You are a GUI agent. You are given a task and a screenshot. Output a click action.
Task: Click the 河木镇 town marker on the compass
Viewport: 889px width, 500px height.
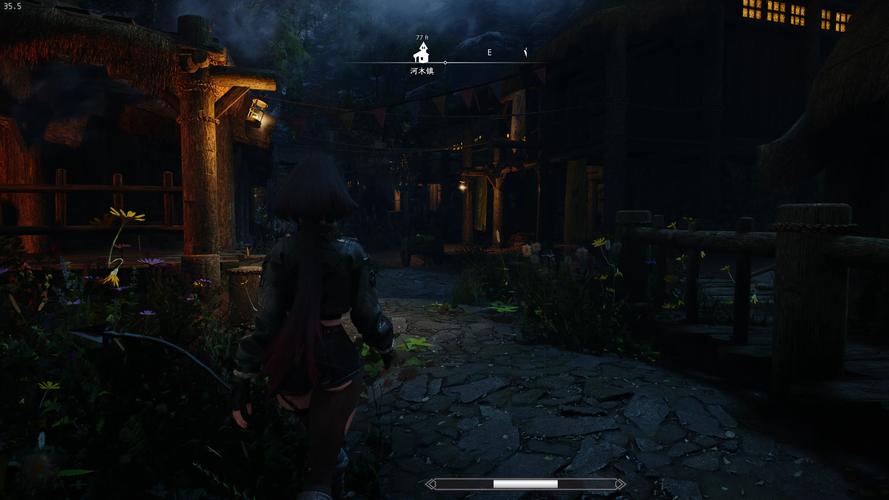tap(422, 52)
